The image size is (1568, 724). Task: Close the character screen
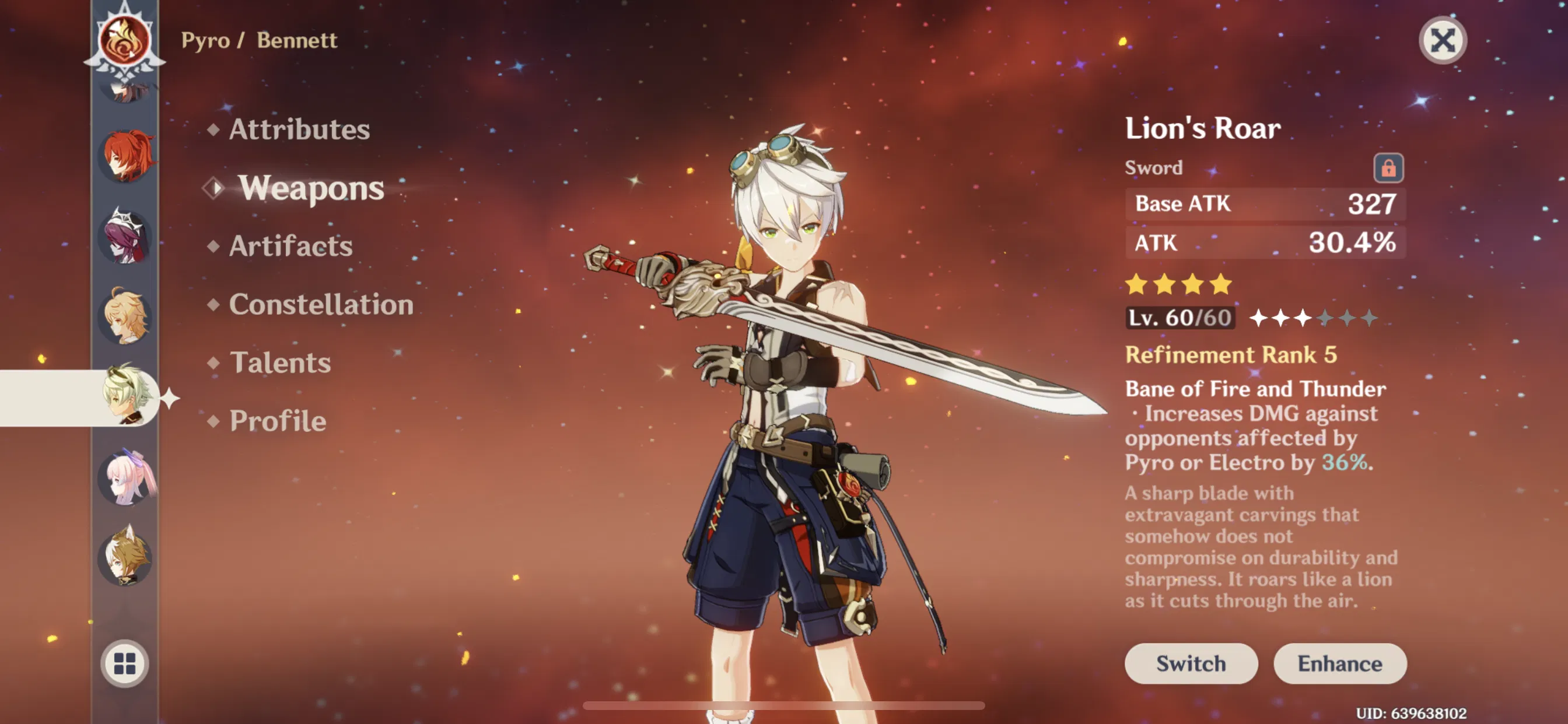click(1442, 41)
